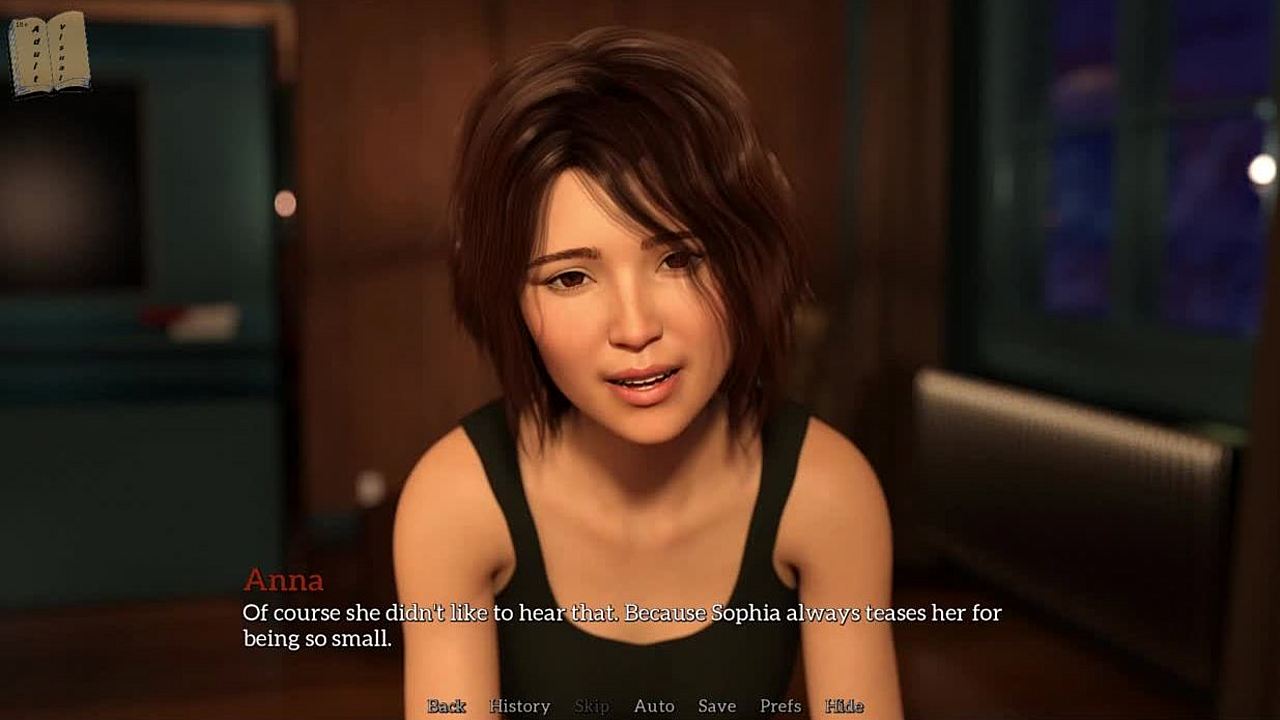The width and height of the screenshot is (1280, 720).
Task: Open the dialogue History log
Action: tap(519, 706)
